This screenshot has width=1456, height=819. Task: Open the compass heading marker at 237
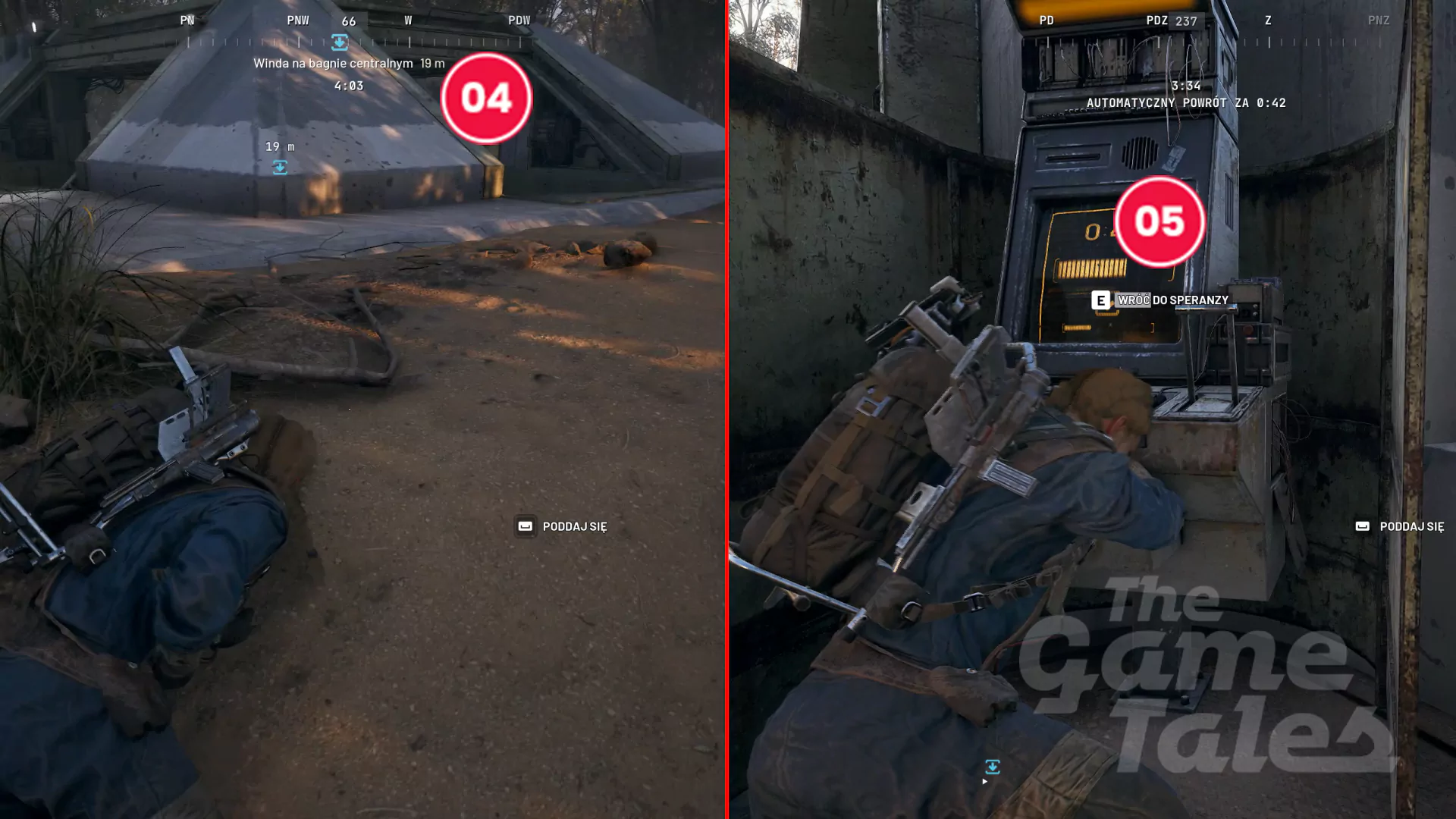1185,20
